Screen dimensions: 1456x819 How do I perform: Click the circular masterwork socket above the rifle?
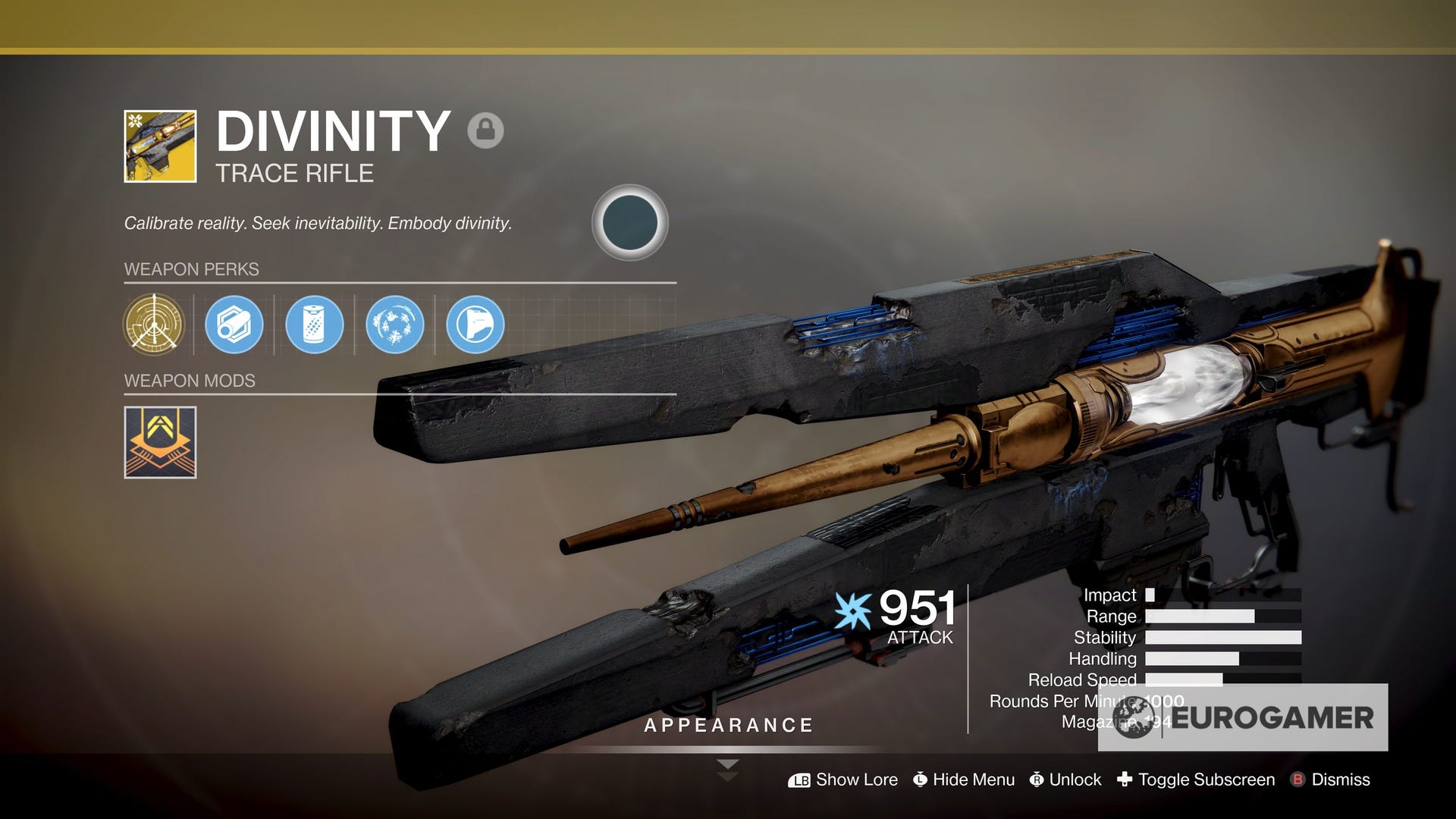click(x=630, y=223)
